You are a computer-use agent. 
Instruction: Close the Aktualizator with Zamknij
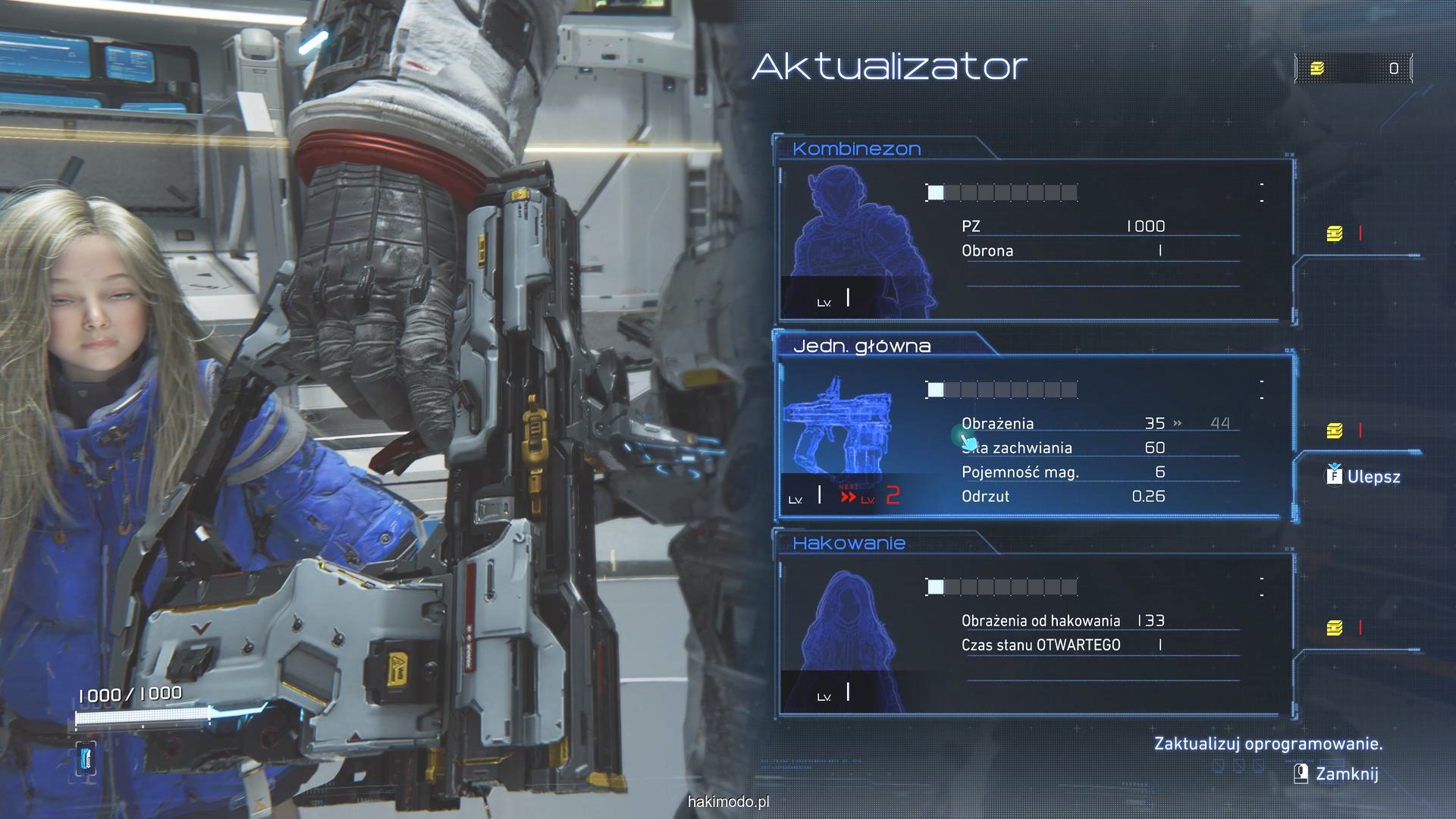point(1336,773)
